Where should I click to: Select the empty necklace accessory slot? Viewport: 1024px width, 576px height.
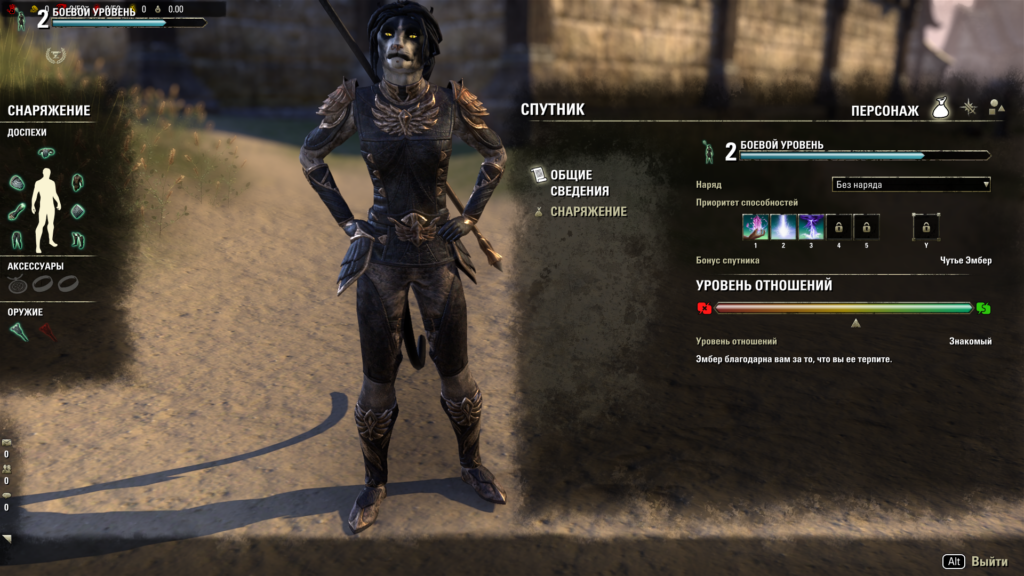[17, 284]
